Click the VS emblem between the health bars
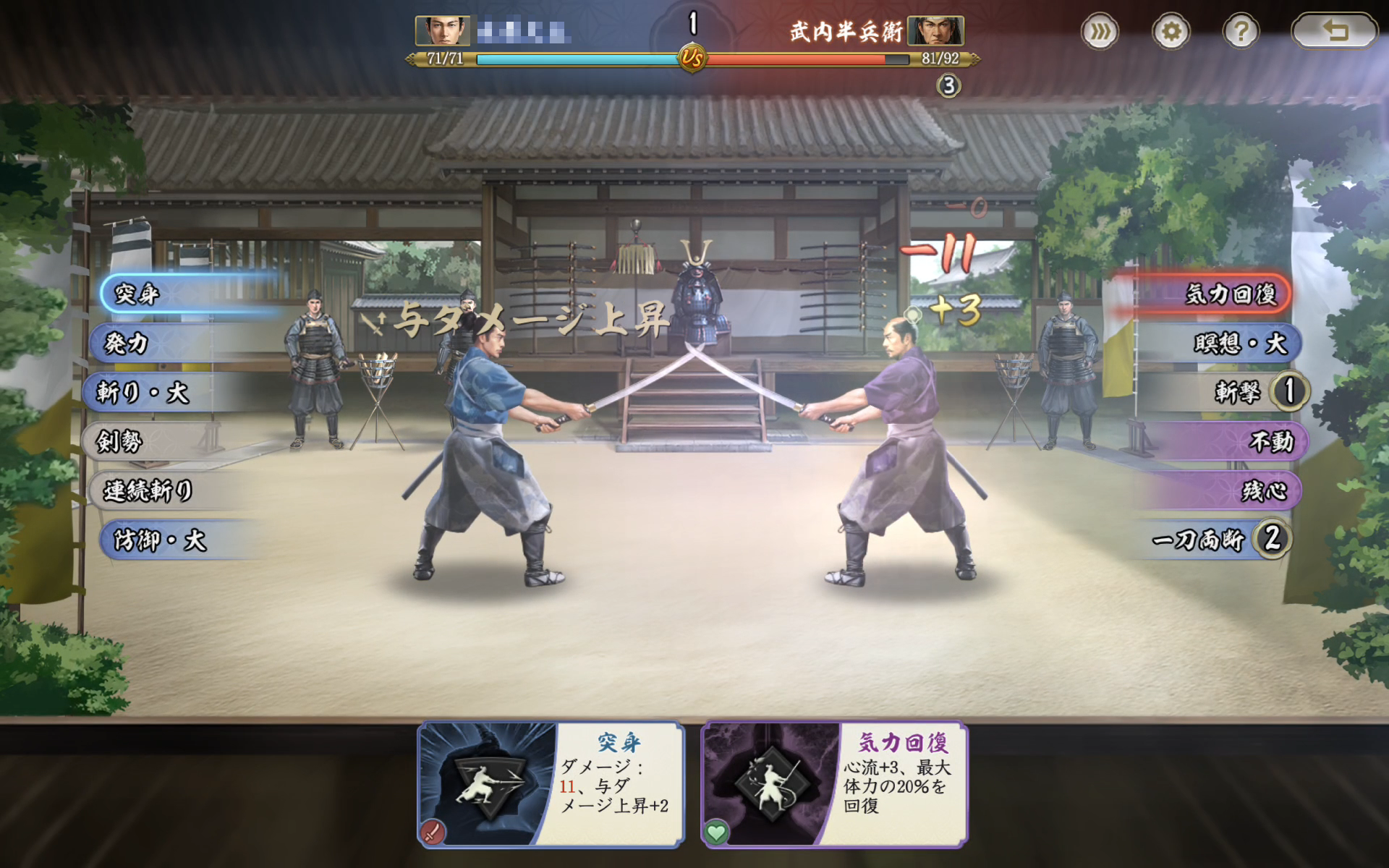 coord(694,56)
